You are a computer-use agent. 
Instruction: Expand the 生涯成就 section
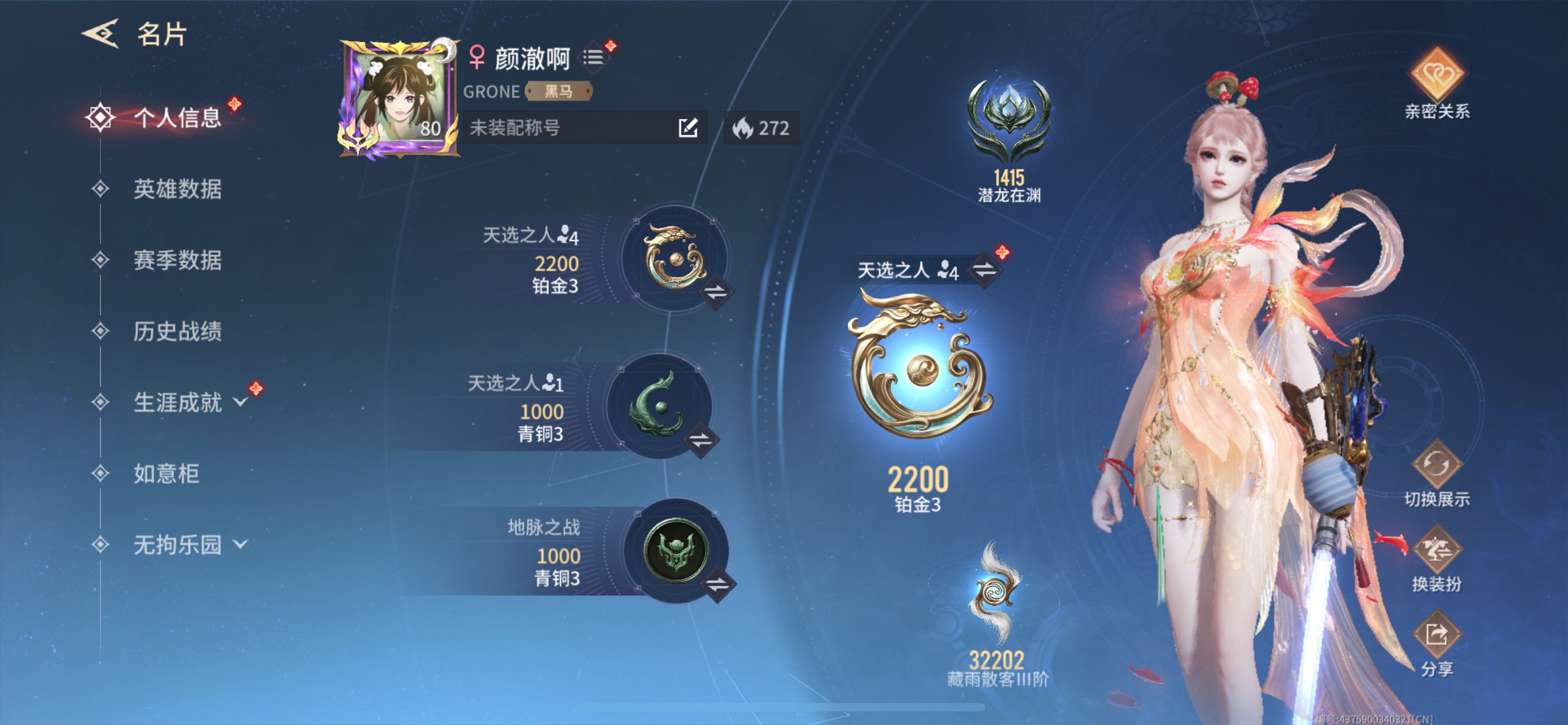[x=189, y=403]
